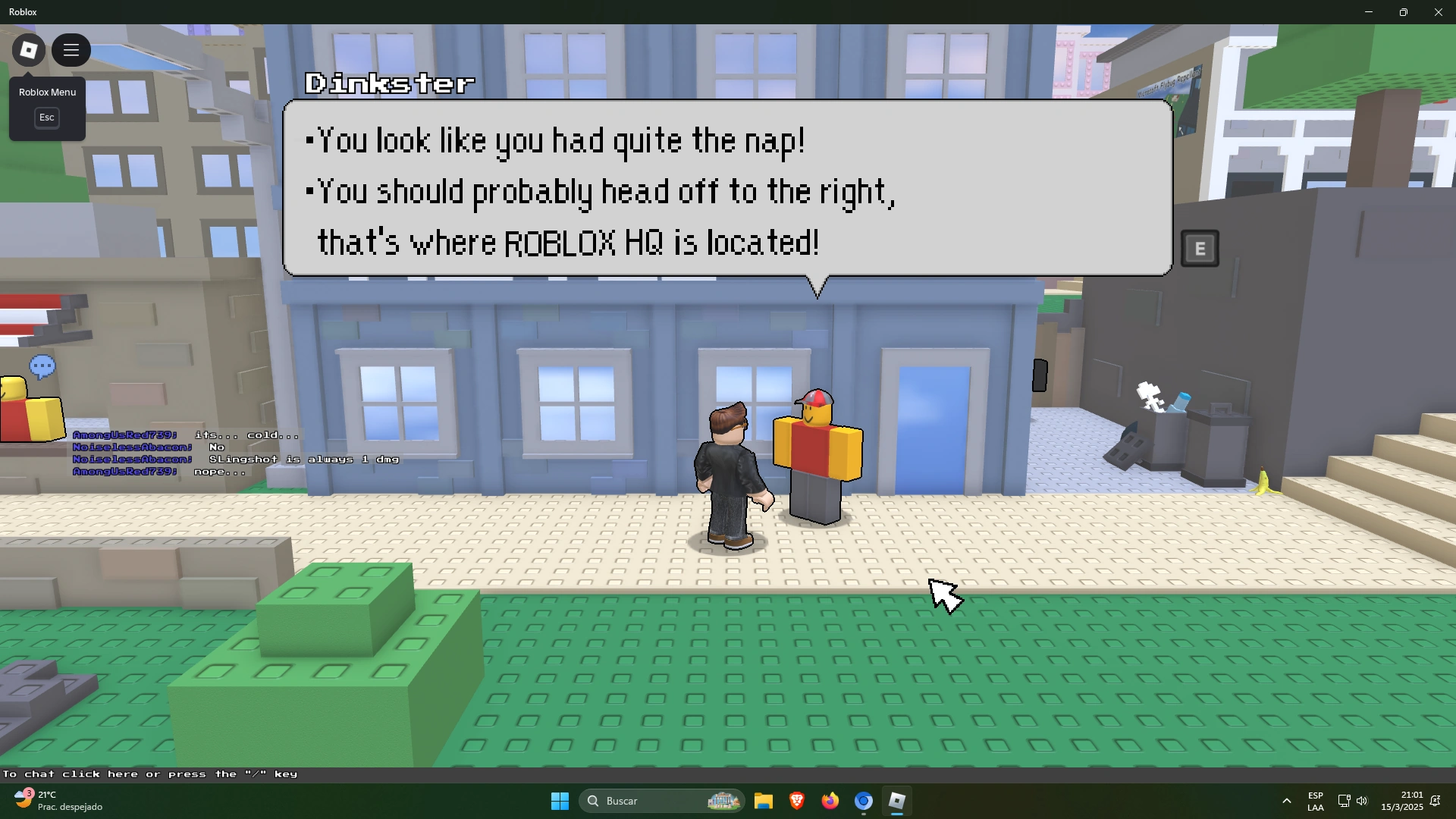Open the Roblox Menu icon
Viewport: 1456px width, 819px height.
pyautogui.click(x=27, y=50)
